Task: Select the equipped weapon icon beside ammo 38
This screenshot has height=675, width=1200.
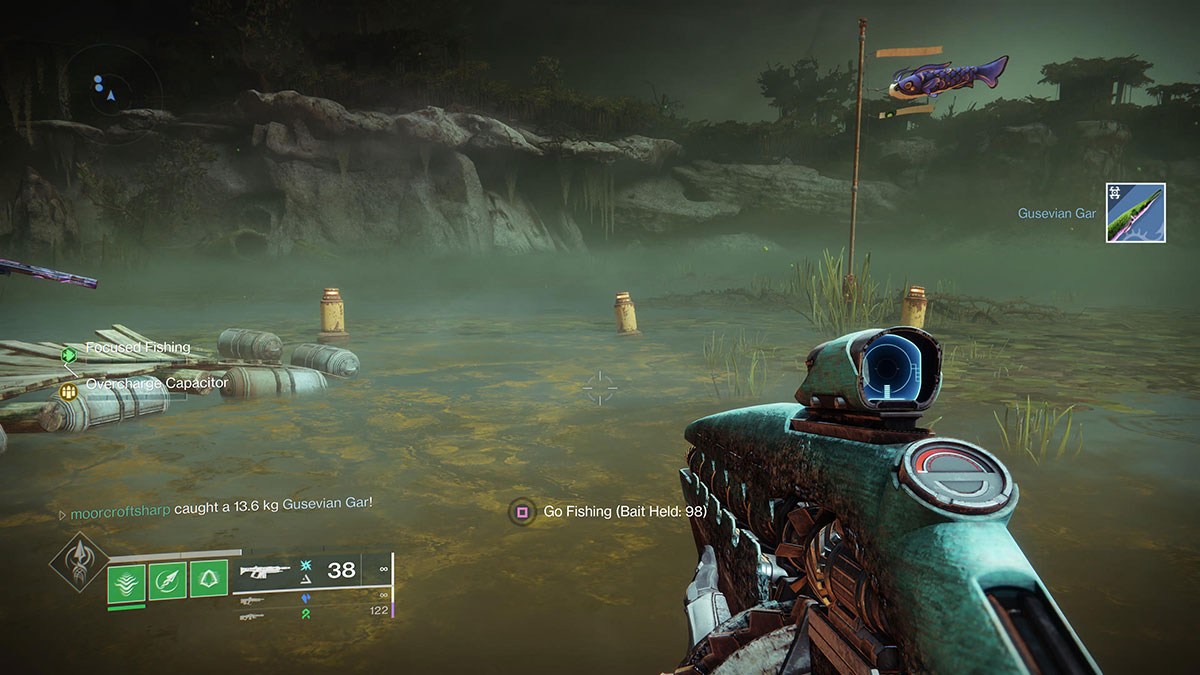Action: point(266,571)
